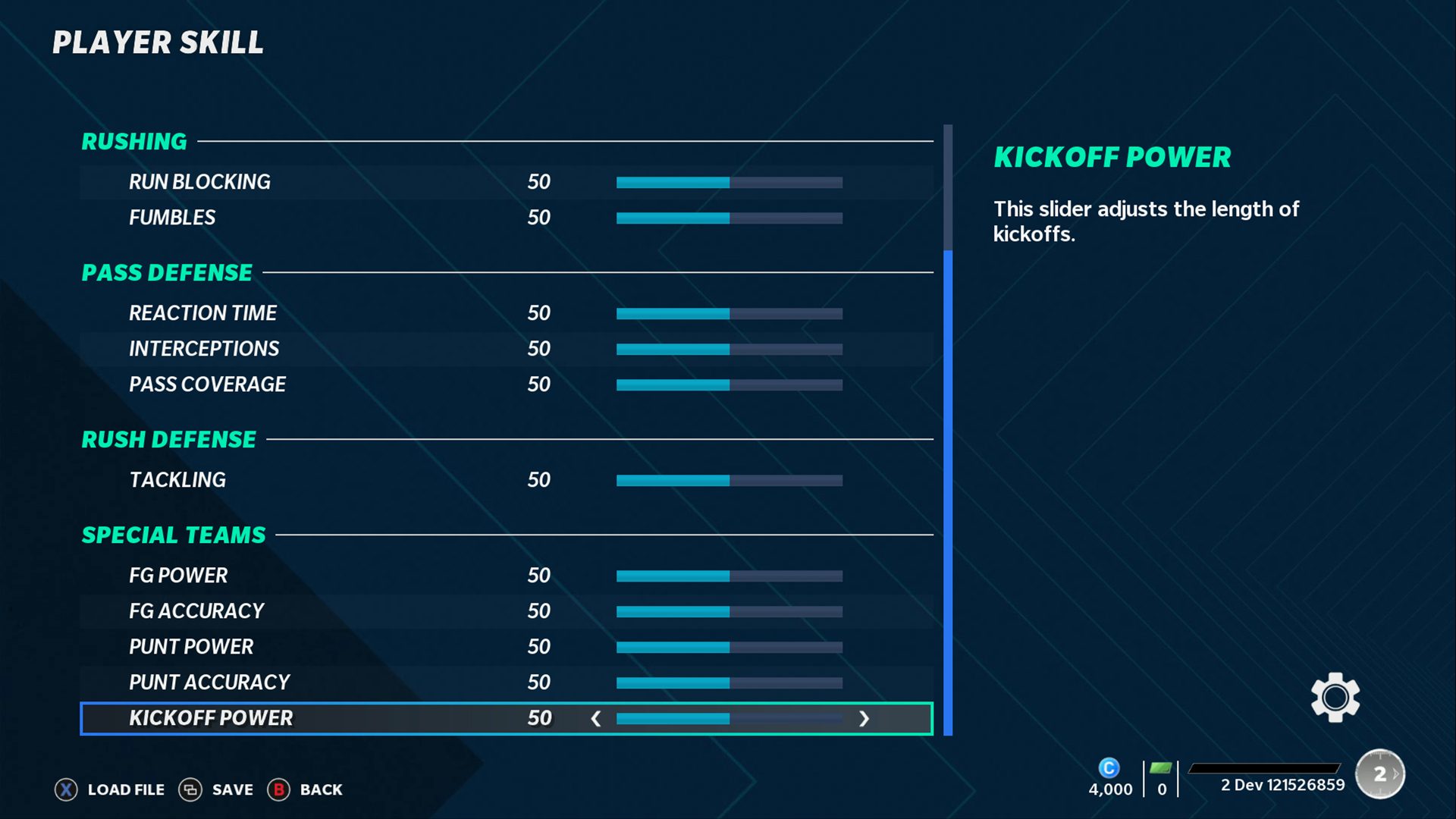Screen dimensions: 1456x819
Task: Adjust the Kickoff Power slider bar
Action: [728, 718]
